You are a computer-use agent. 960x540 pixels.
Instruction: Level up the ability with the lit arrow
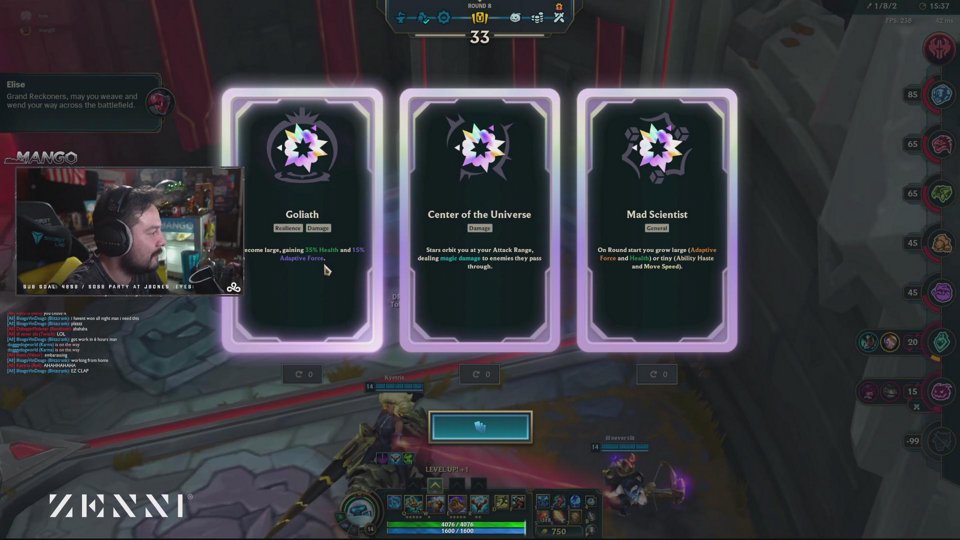[435, 485]
